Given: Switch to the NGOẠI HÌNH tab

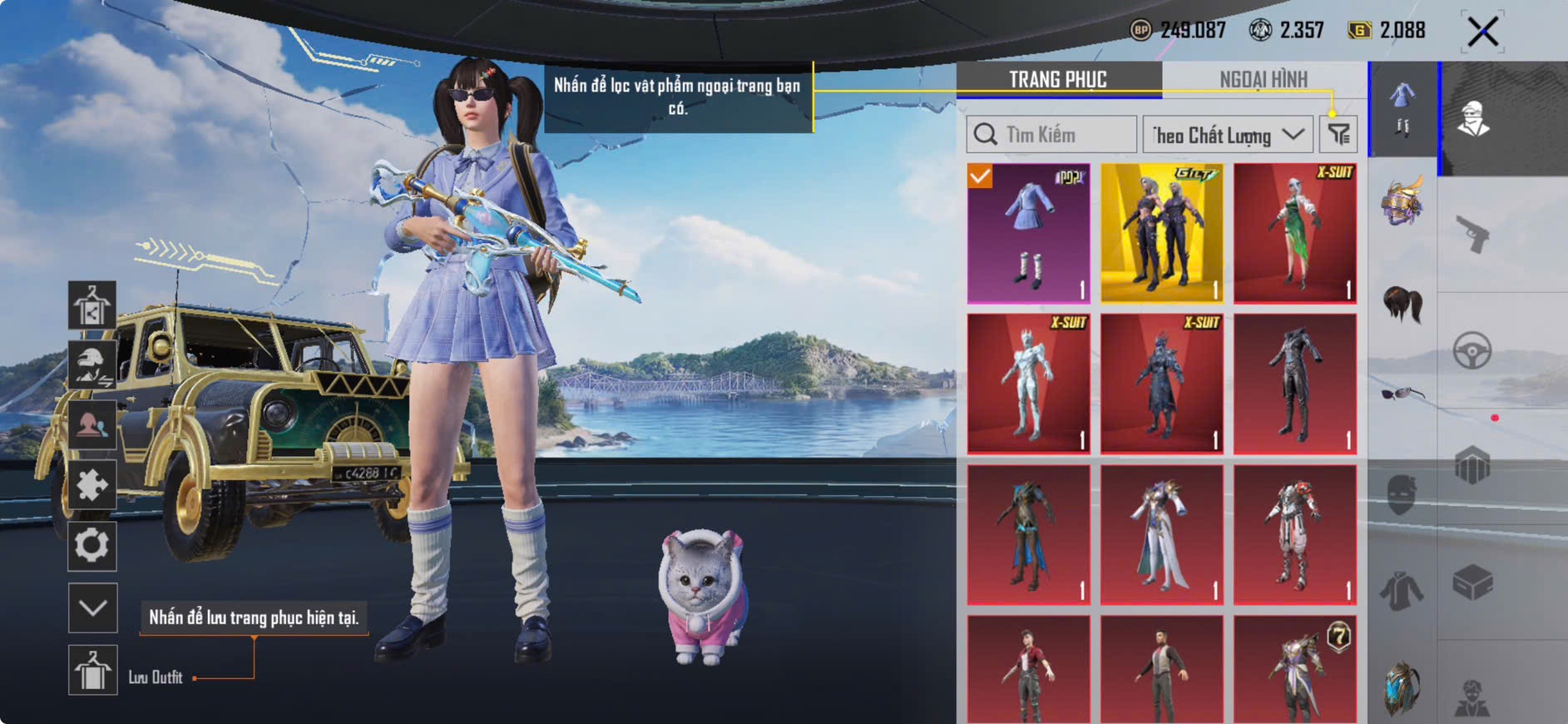Looking at the screenshot, I should 1263,80.
